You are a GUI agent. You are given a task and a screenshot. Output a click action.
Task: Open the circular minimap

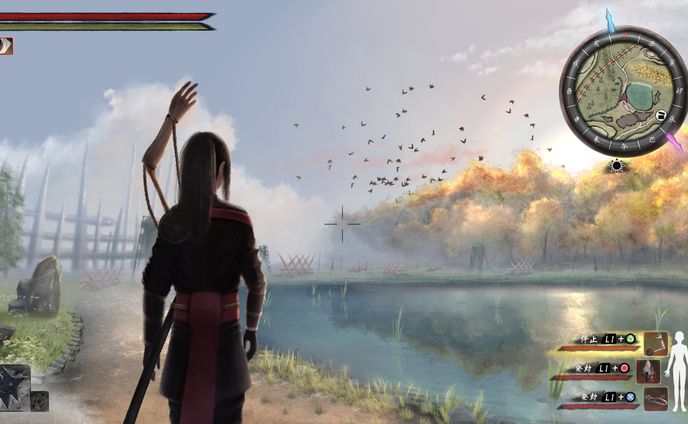(x=624, y=91)
